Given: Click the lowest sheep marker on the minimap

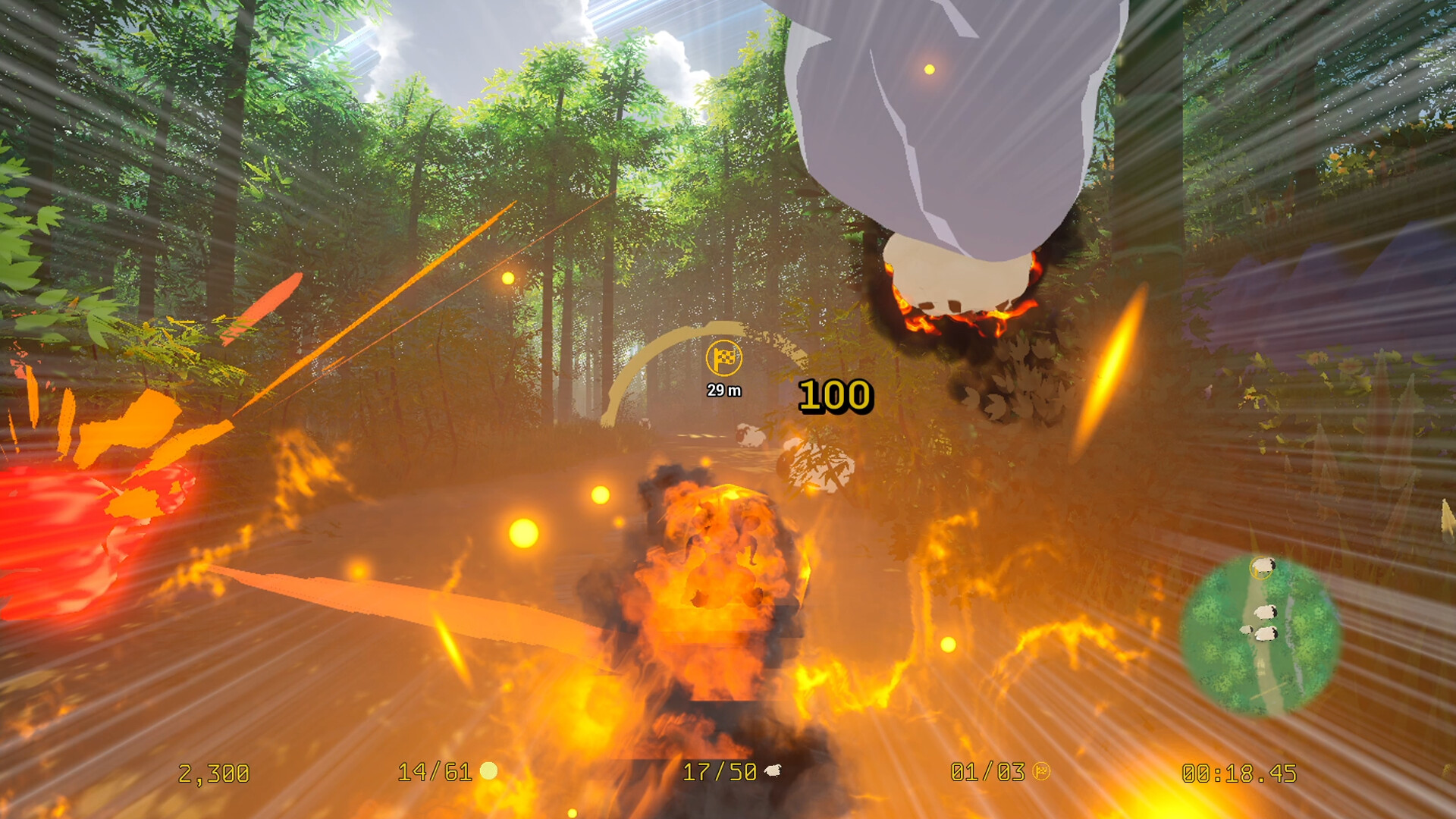Looking at the screenshot, I should point(1266,635).
